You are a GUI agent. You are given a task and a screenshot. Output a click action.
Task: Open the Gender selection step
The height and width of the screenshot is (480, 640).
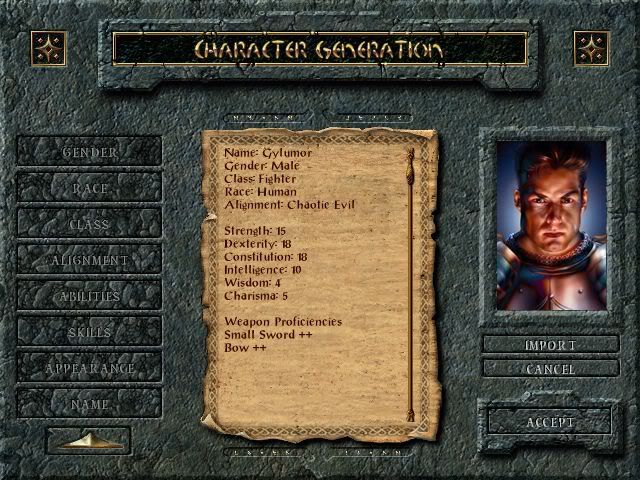89,152
